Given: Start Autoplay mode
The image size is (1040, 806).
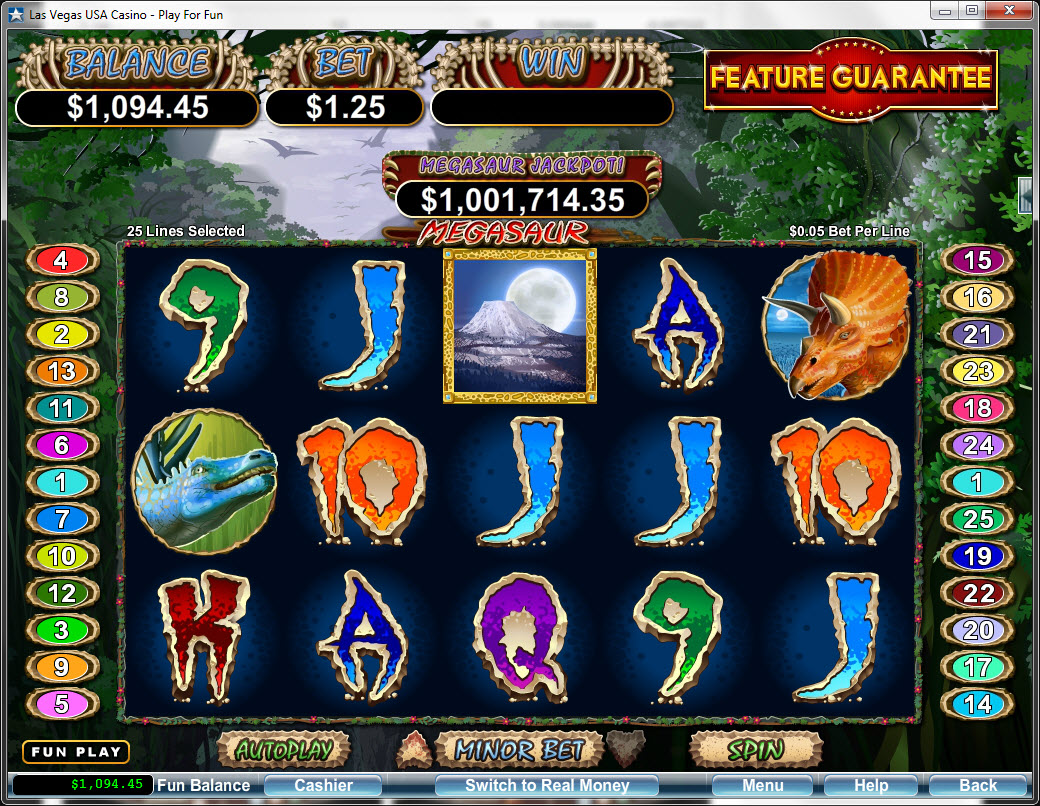Looking at the screenshot, I should (x=283, y=749).
